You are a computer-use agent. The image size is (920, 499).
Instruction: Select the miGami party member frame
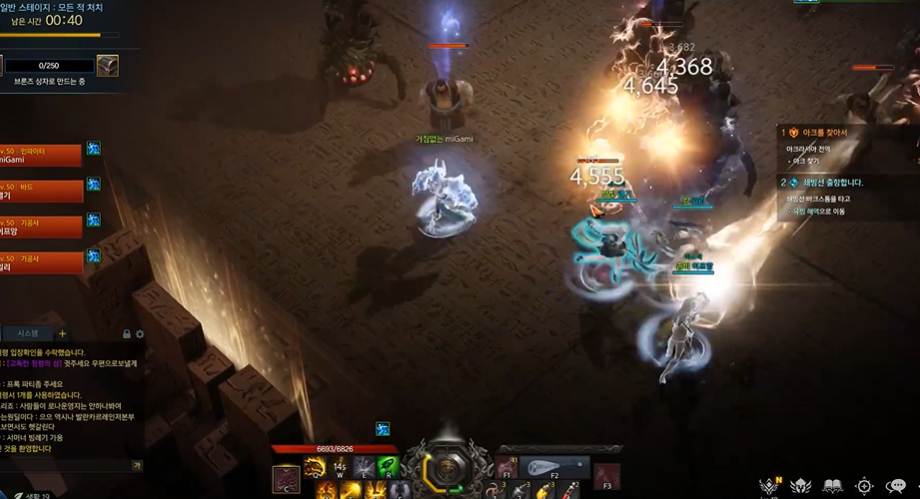click(x=40, y=155)
